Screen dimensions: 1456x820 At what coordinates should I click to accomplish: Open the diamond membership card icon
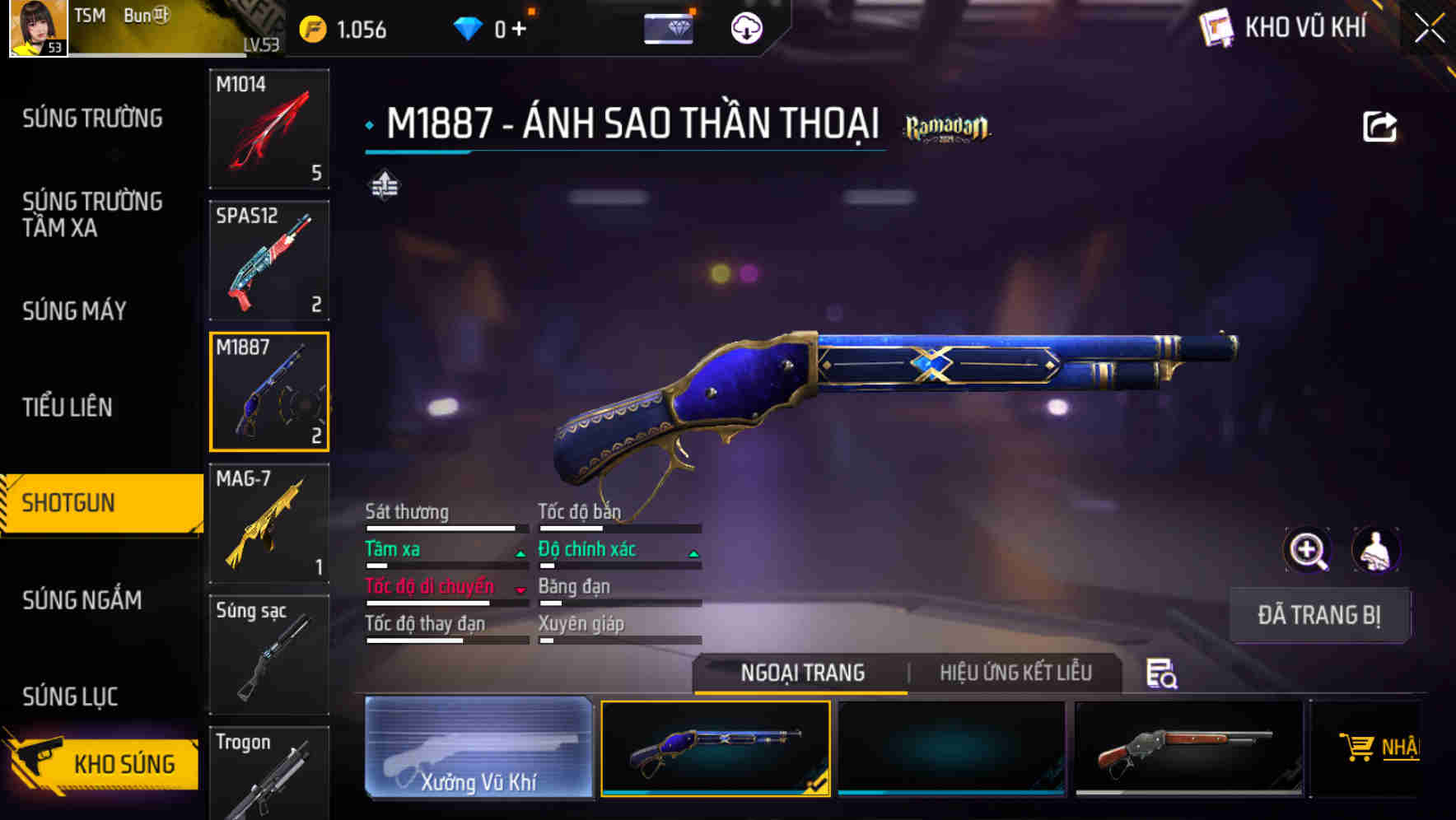point(670,28)
